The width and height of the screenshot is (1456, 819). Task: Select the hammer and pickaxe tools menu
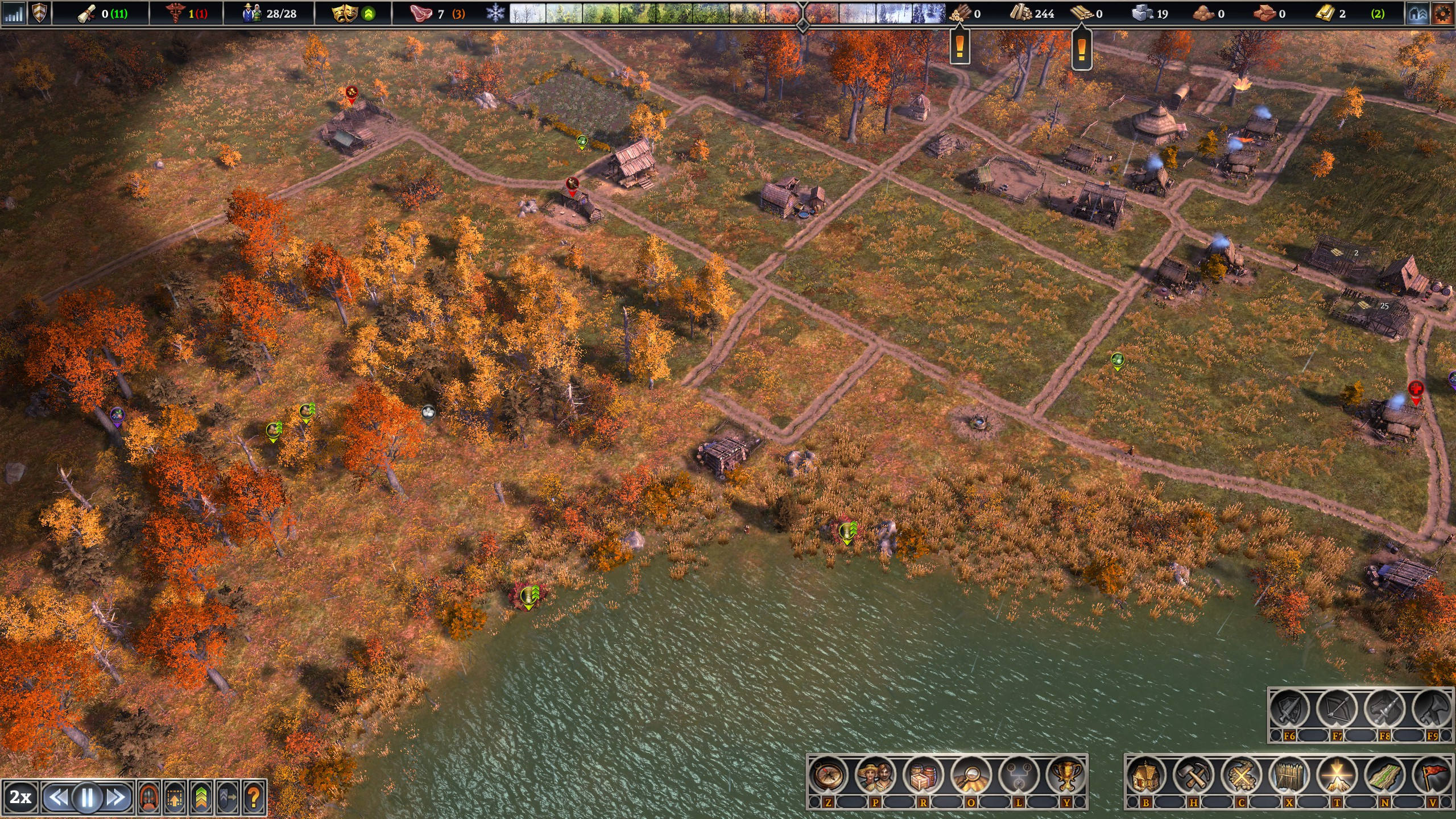pyautogui.click(x=1194, y=776)
